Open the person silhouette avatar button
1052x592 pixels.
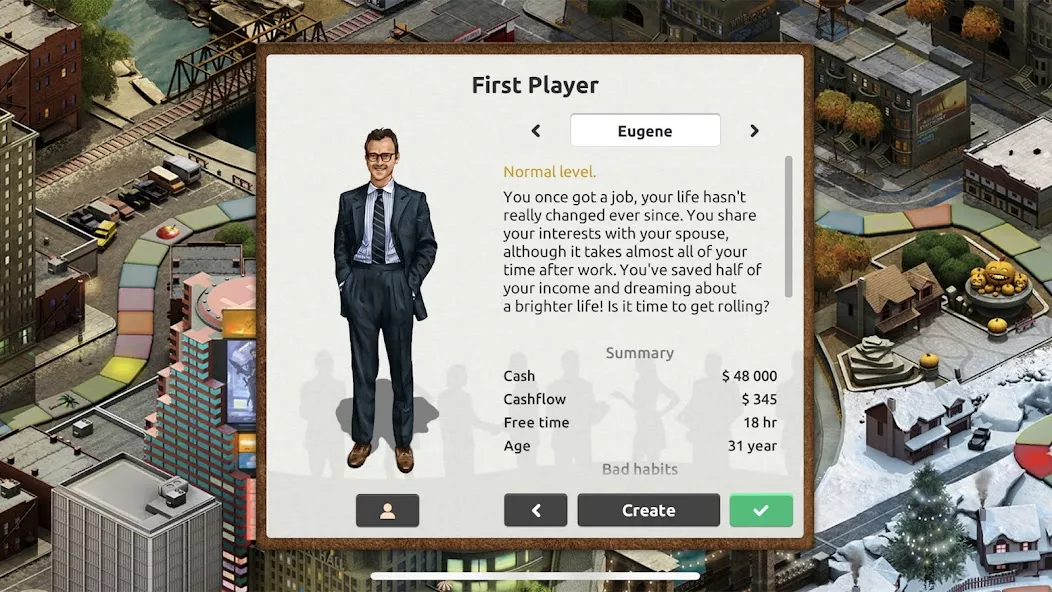387,510
